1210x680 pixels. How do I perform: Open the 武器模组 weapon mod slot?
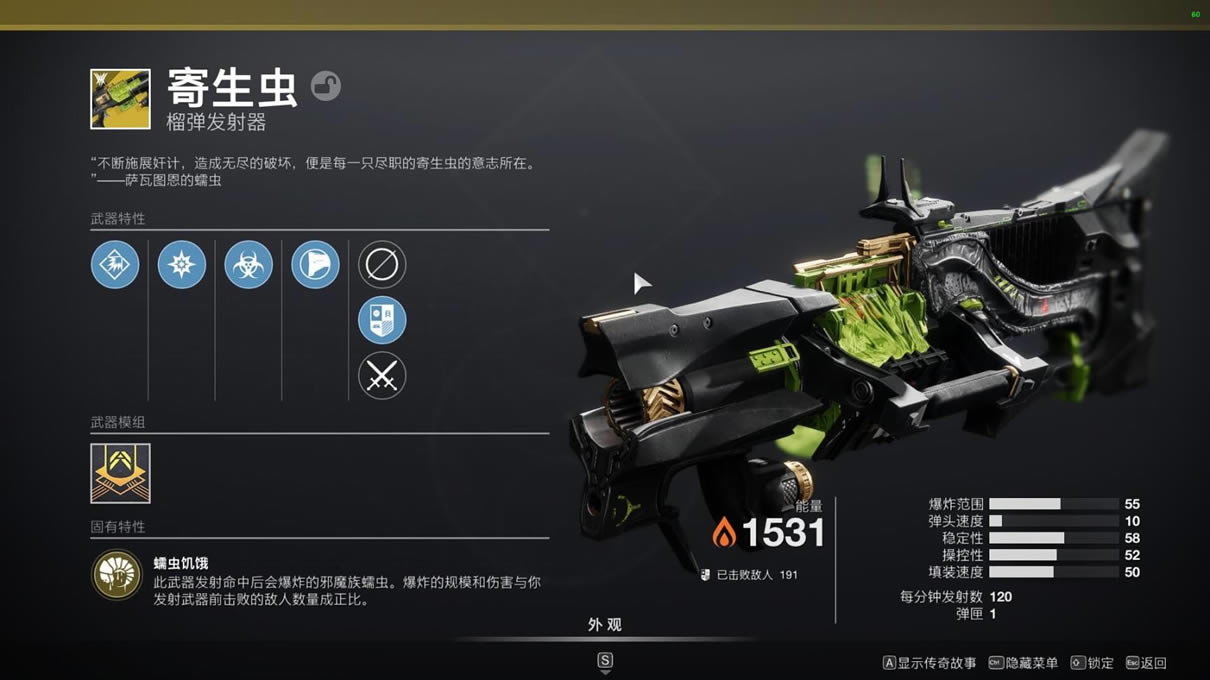[x=120, y=473]
